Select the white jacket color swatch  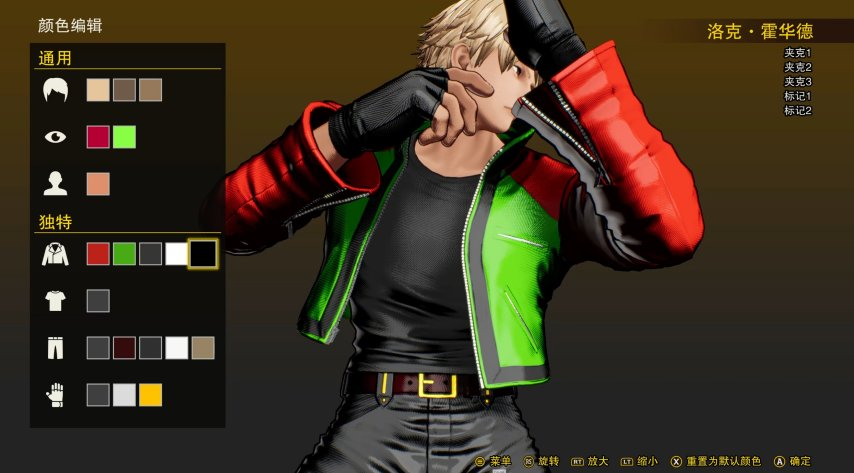pyautogui.click(x=176, y=253)
